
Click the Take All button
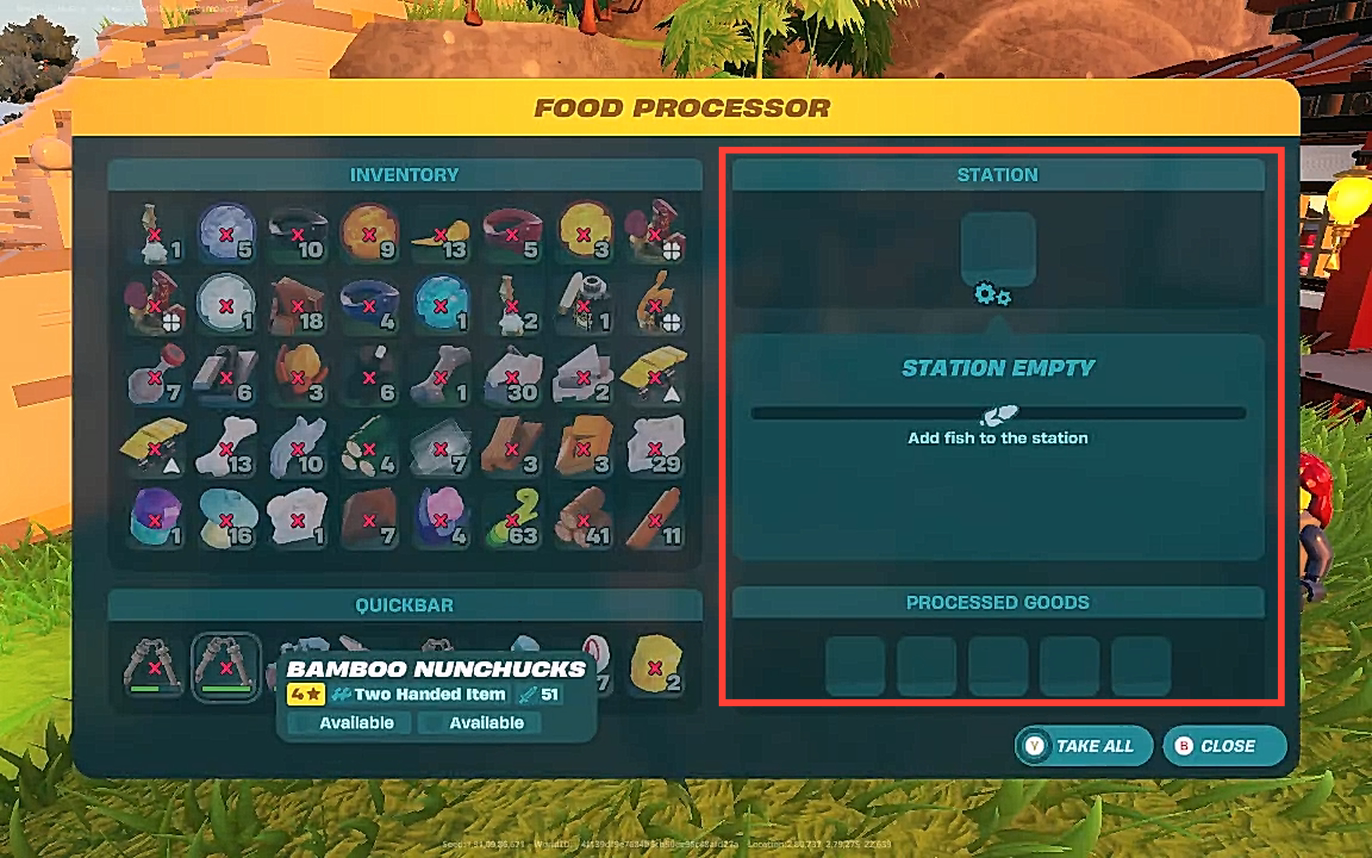click(1083, 746)
